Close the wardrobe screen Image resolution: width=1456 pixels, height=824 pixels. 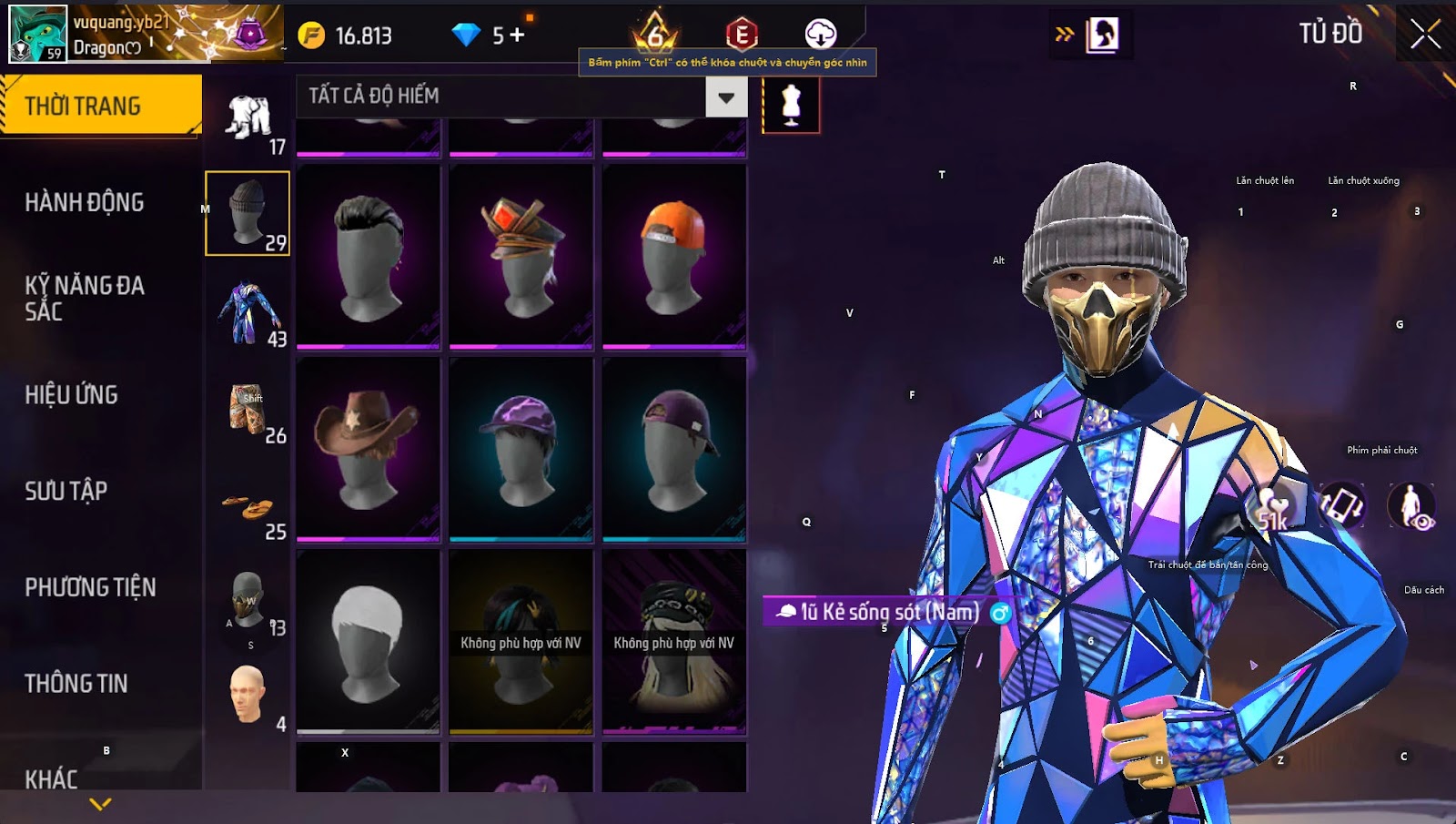tap(1425, 35)
